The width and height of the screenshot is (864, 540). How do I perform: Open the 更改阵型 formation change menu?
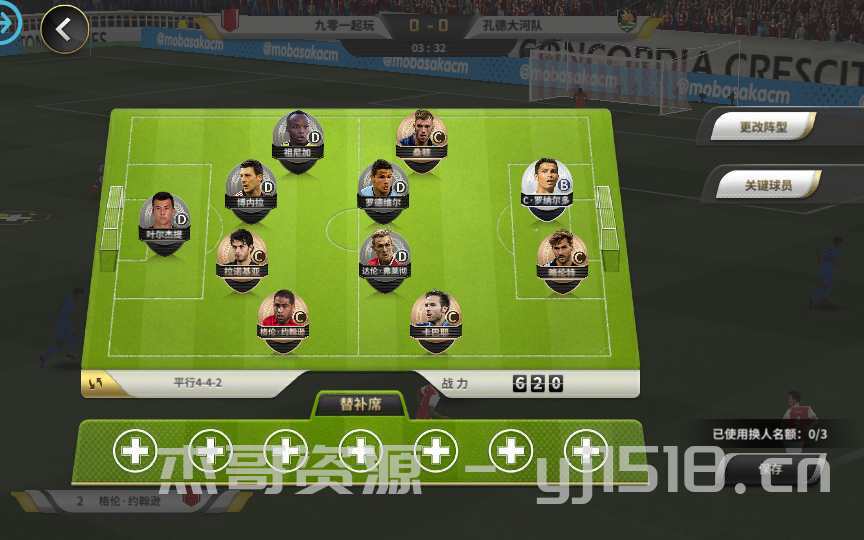tap(764, 127)
